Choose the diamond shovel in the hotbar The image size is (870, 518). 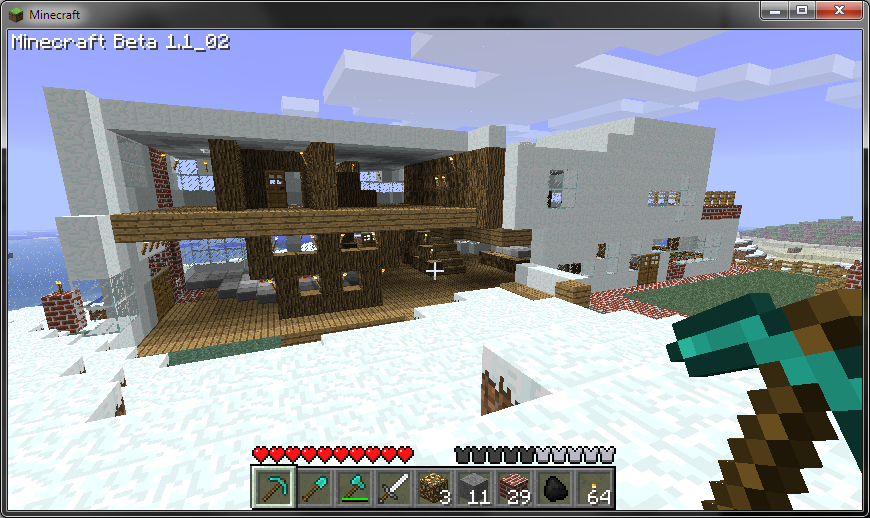(x=312, y=488)
